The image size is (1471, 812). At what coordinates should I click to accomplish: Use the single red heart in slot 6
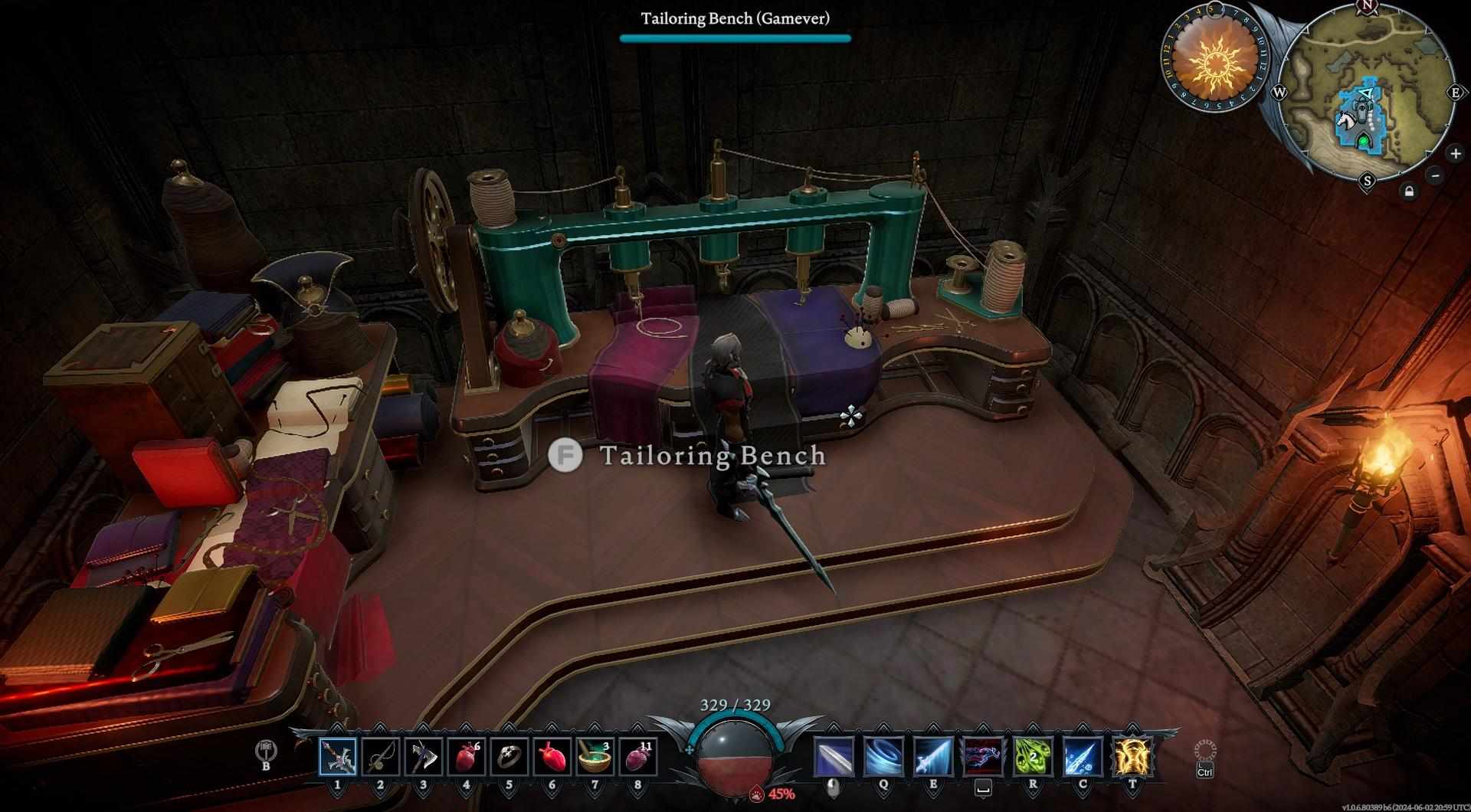(552, 756)
